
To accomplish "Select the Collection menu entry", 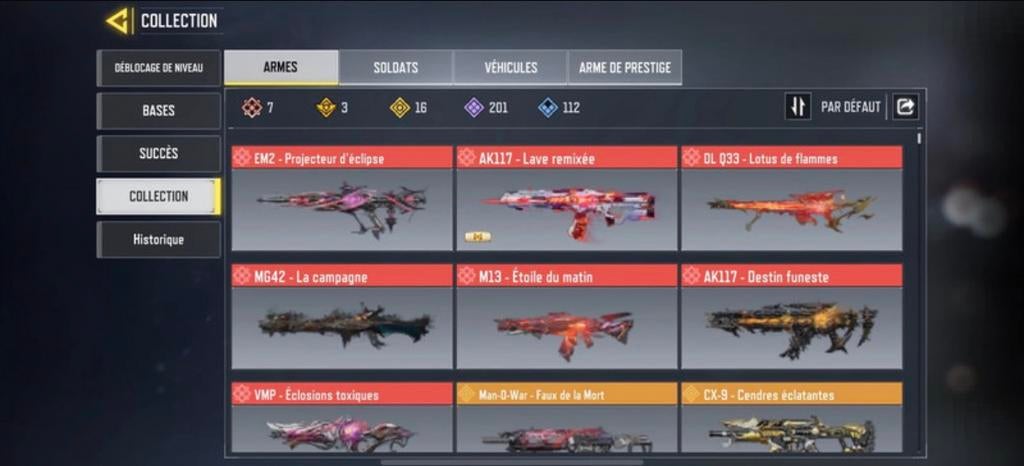I will [158, 196].
